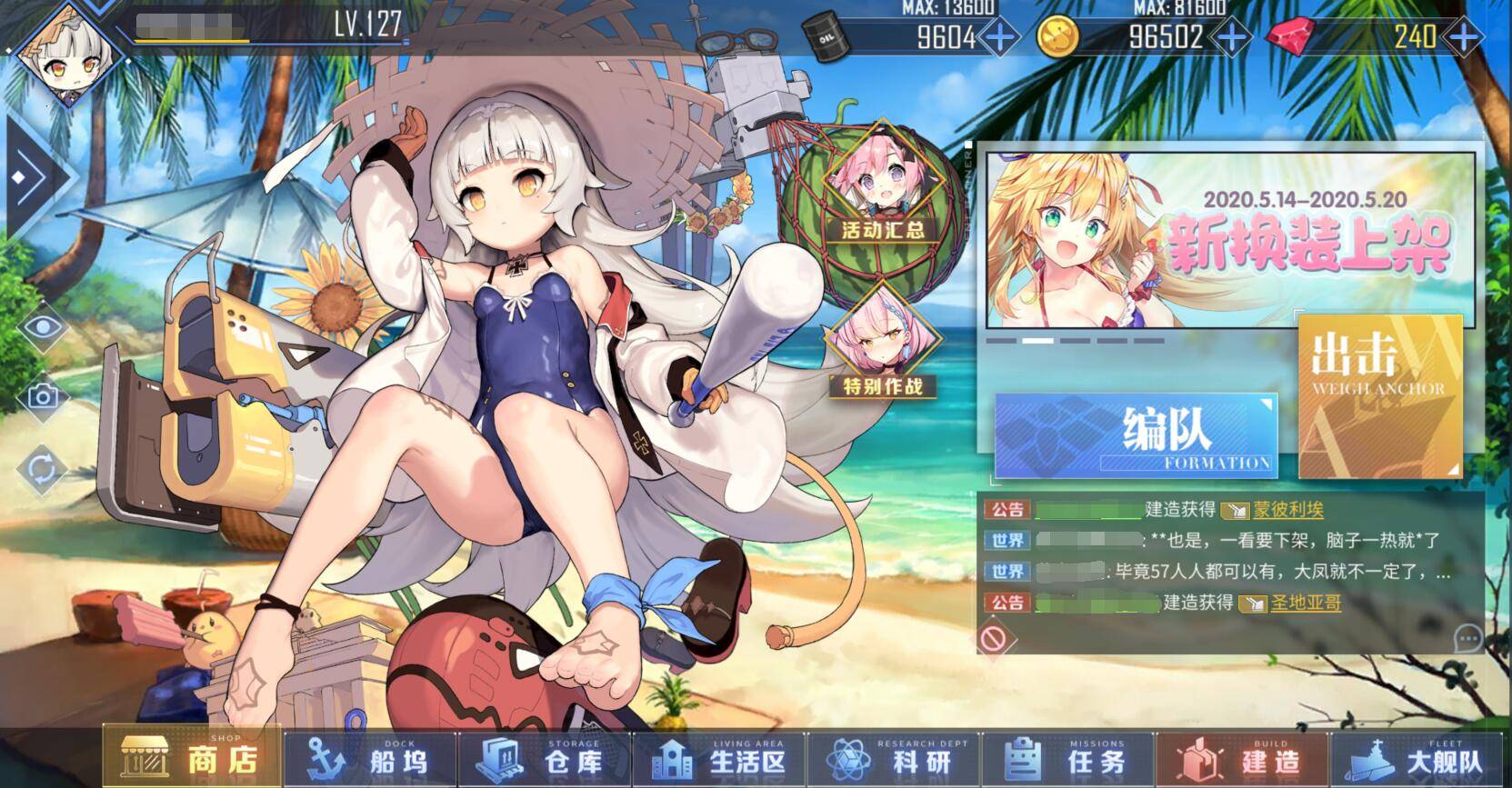Open the 科研 research department

tap(893, 760)
